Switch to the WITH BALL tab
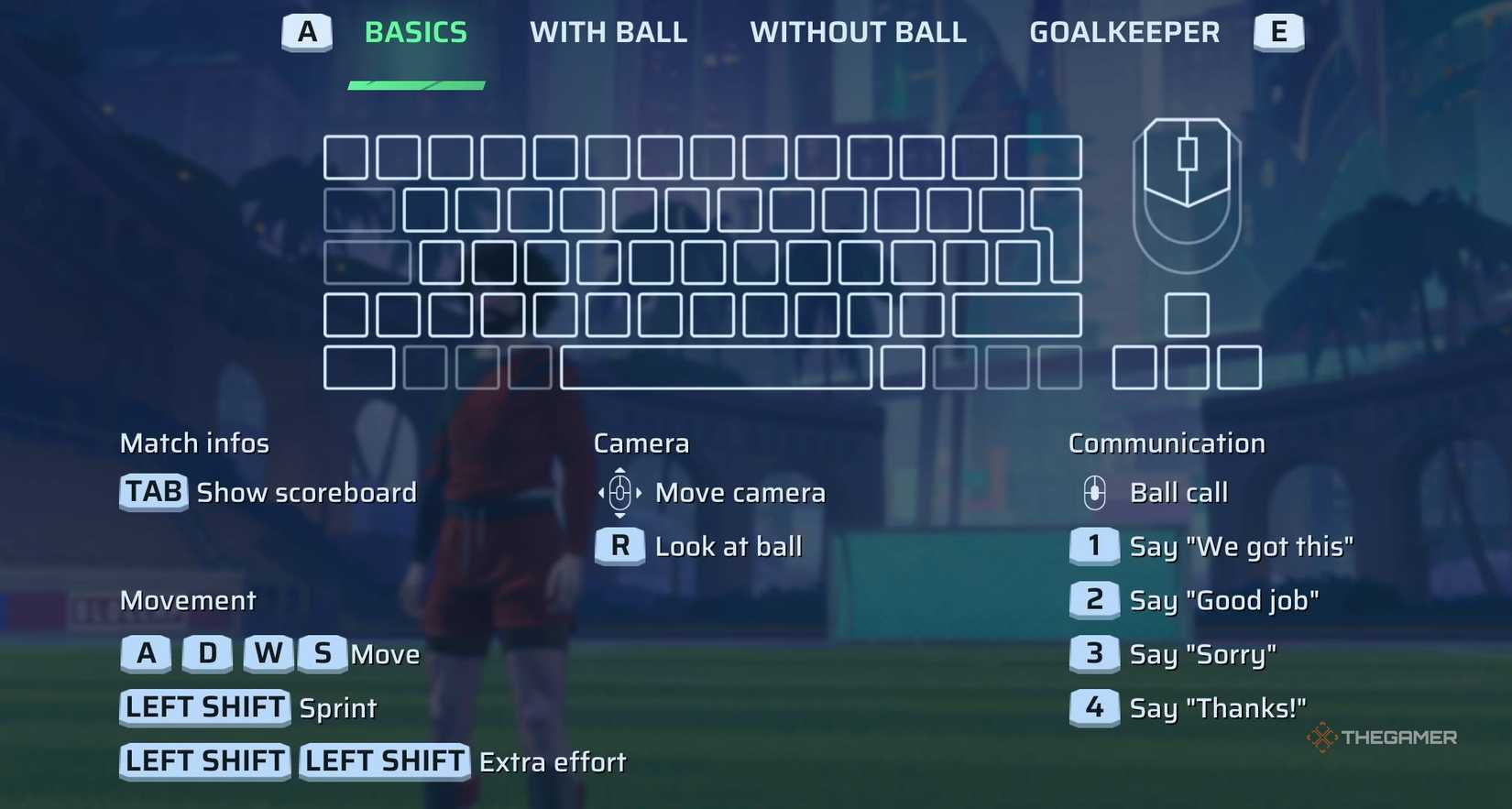This screenshot has height=809, width=1512. click(608, 32)
